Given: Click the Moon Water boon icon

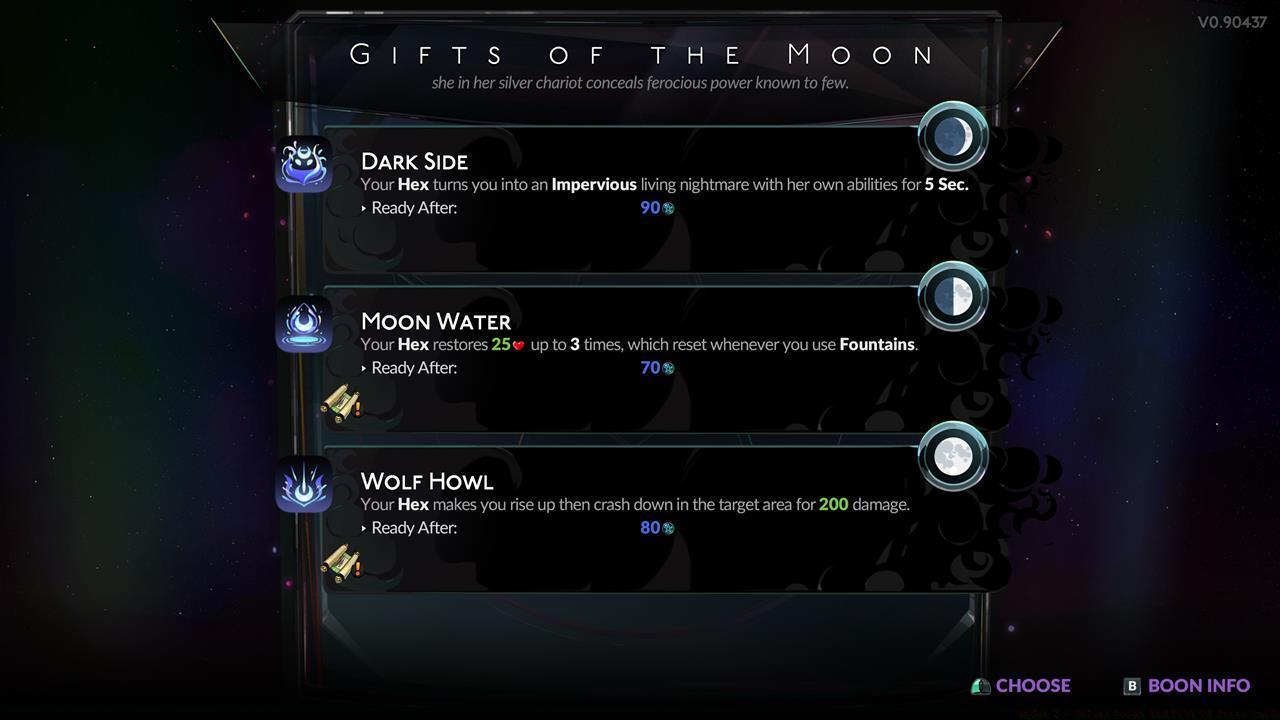Looking at the screenshot, I should [304, 323].
